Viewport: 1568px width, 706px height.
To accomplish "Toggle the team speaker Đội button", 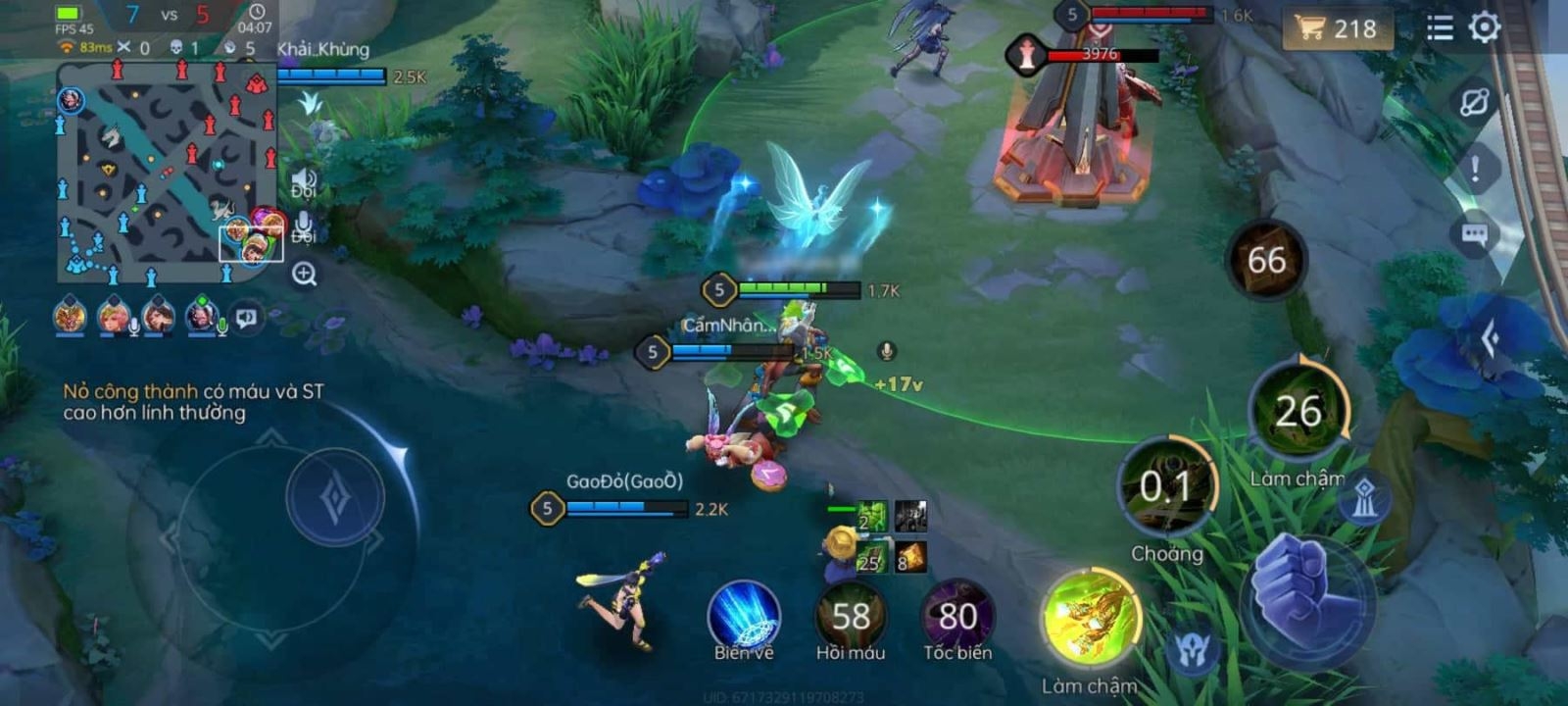I will click(x=303, y=181).
